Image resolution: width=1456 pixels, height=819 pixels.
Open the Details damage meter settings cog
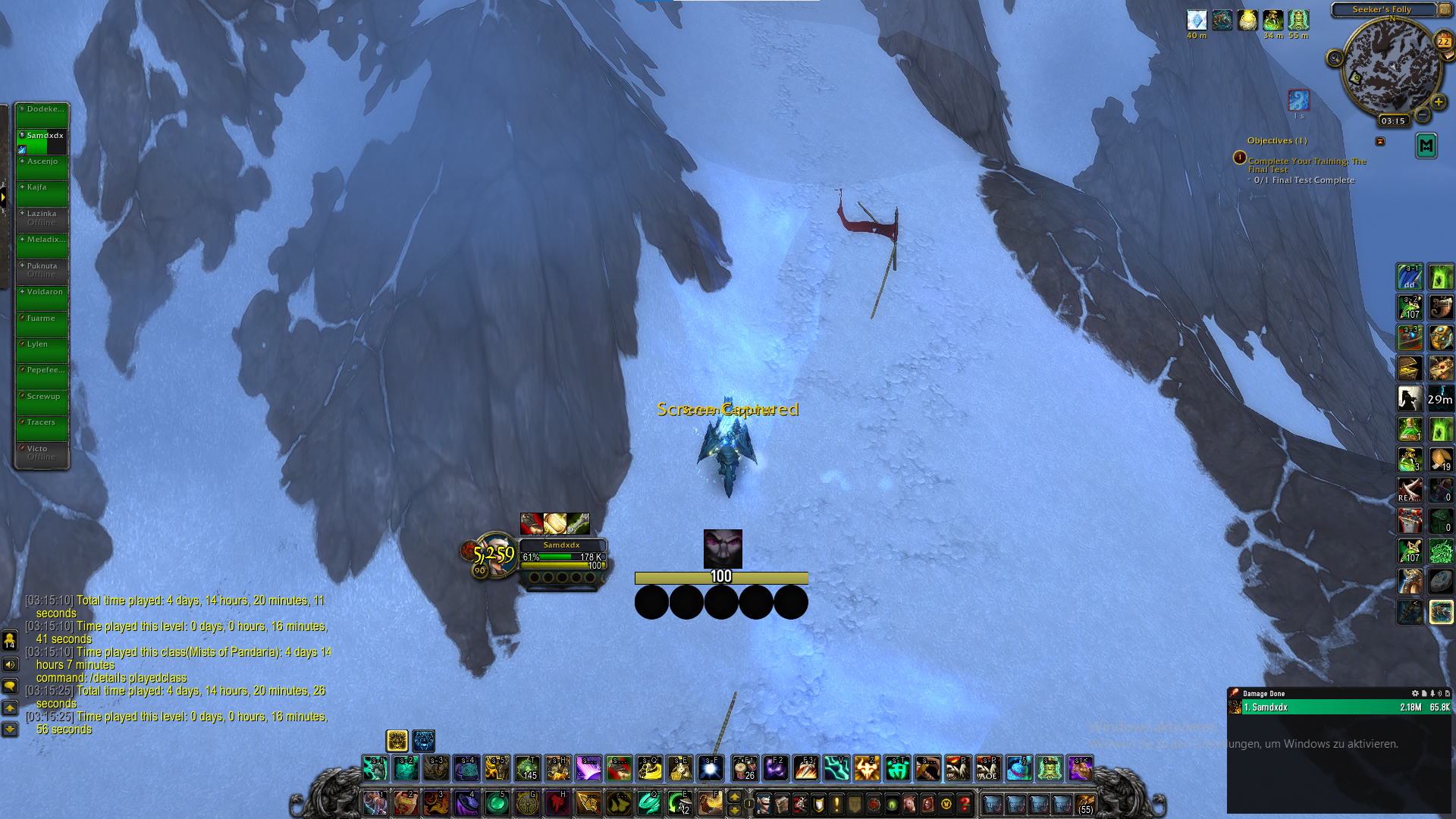click(x=1414, y=693)
